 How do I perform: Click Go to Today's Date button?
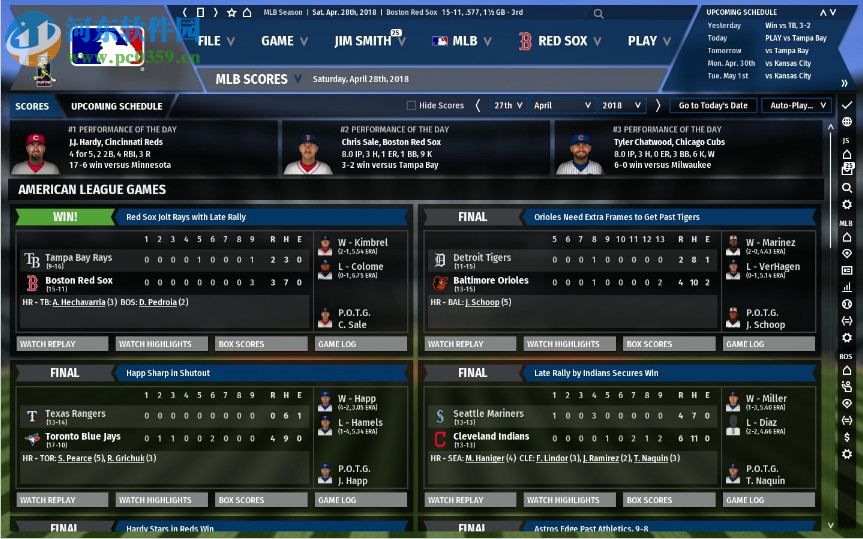click(712, 105)
